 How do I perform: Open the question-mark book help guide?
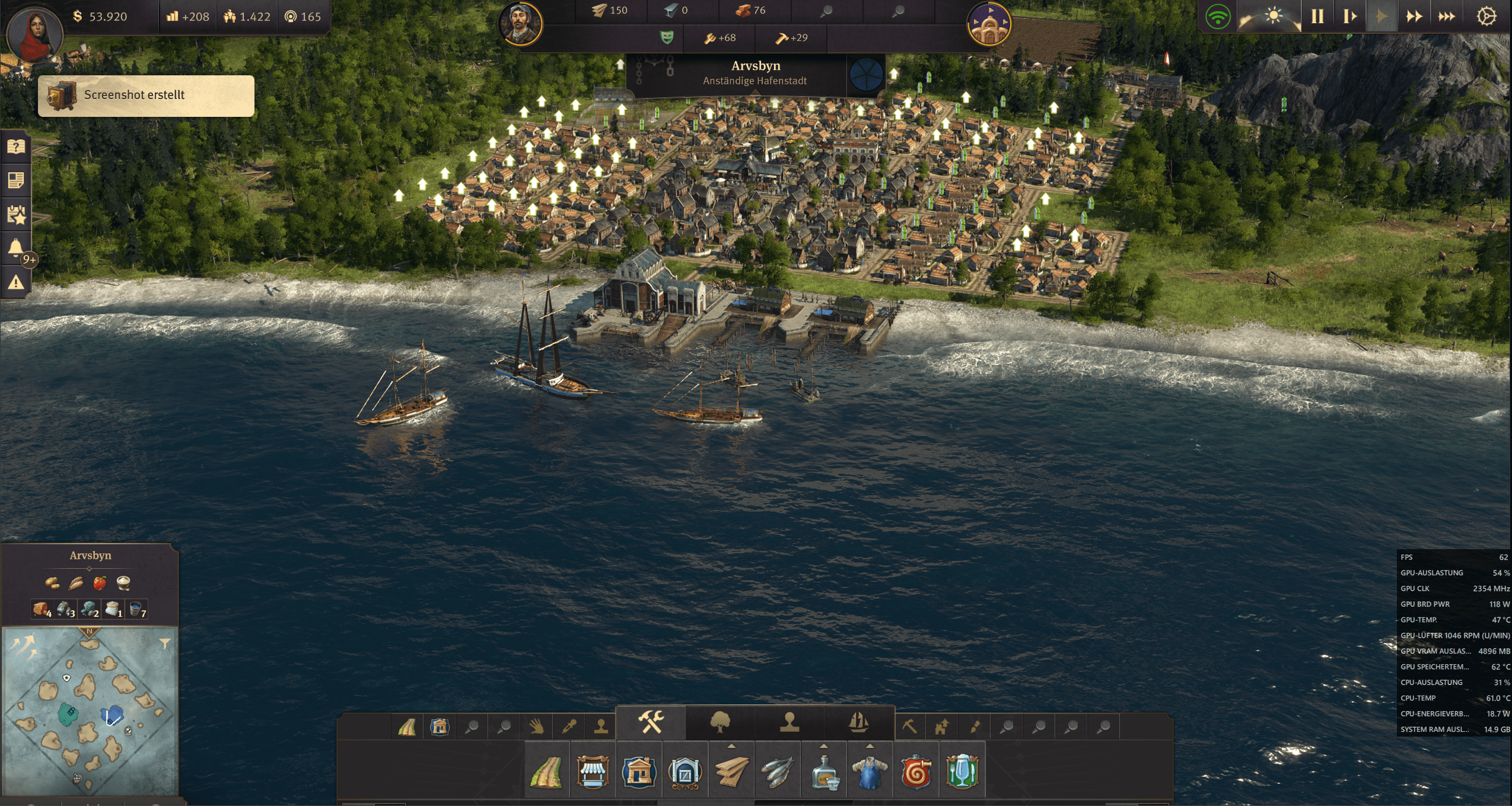pos(16,146)
